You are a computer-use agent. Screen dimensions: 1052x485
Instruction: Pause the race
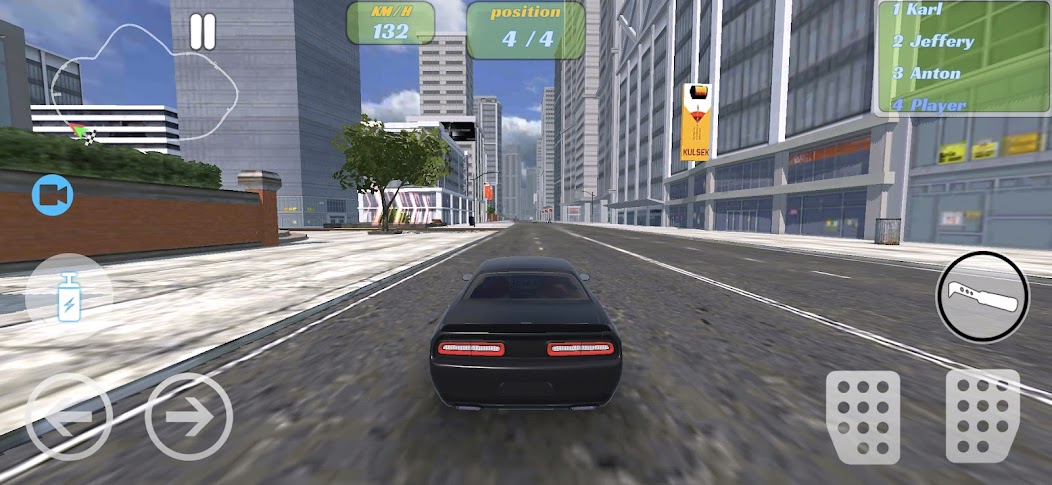203,31
